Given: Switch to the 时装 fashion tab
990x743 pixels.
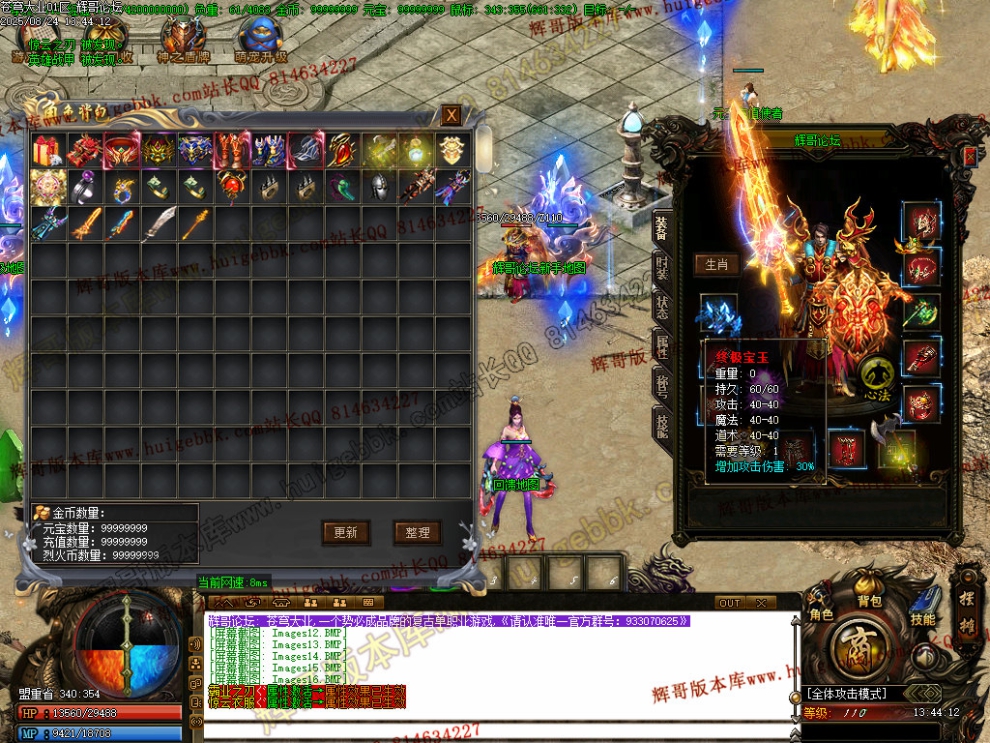Looking at the screenshot, I should (x=662, y=269).
